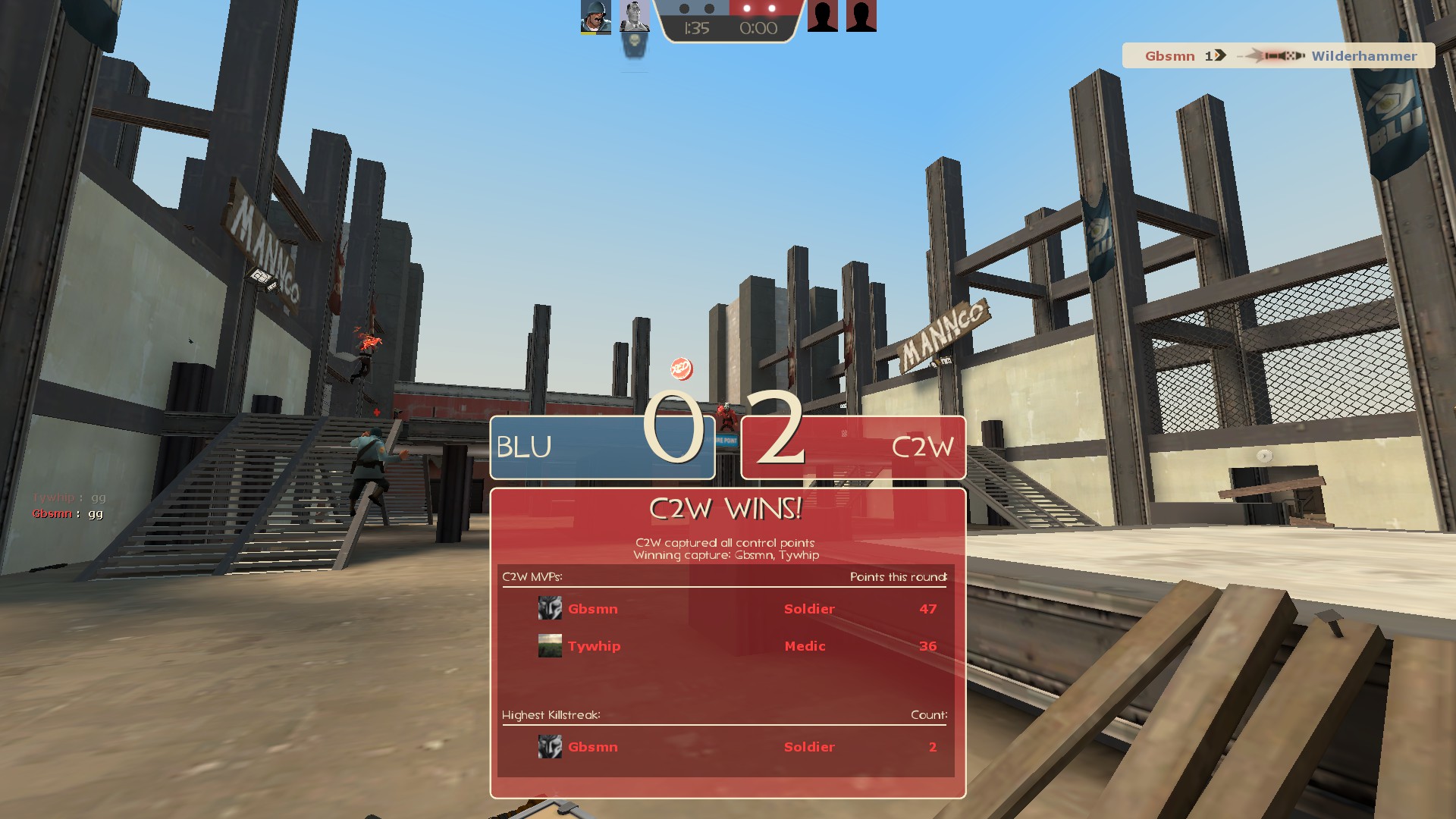The image size is (1456, 819).
Task: Select the BLU Medic portrait in top HUD
Action: (634, 17)
